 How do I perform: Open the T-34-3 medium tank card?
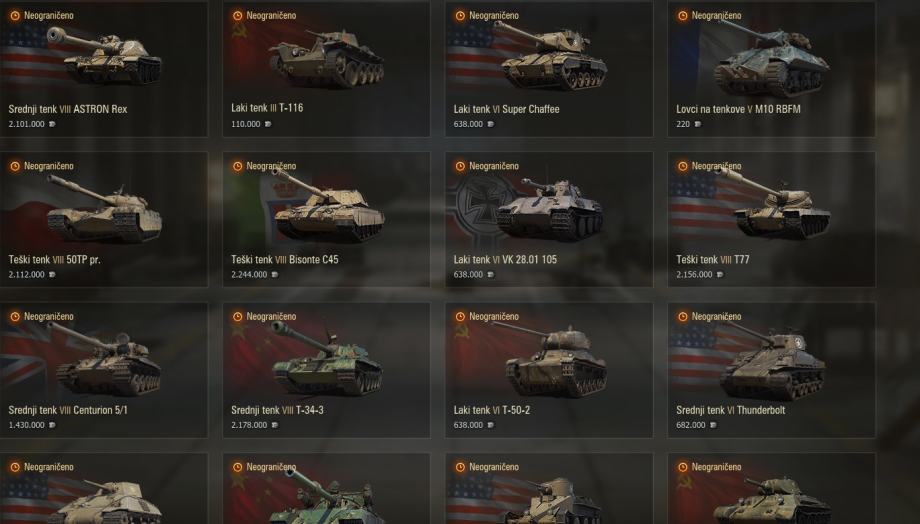(x=326, y=370)
